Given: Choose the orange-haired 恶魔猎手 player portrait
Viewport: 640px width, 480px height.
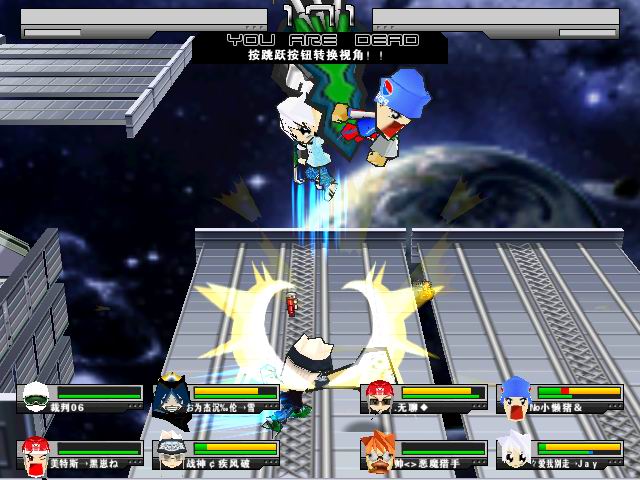Looking at the screenshot, I should tap(378, 453).
